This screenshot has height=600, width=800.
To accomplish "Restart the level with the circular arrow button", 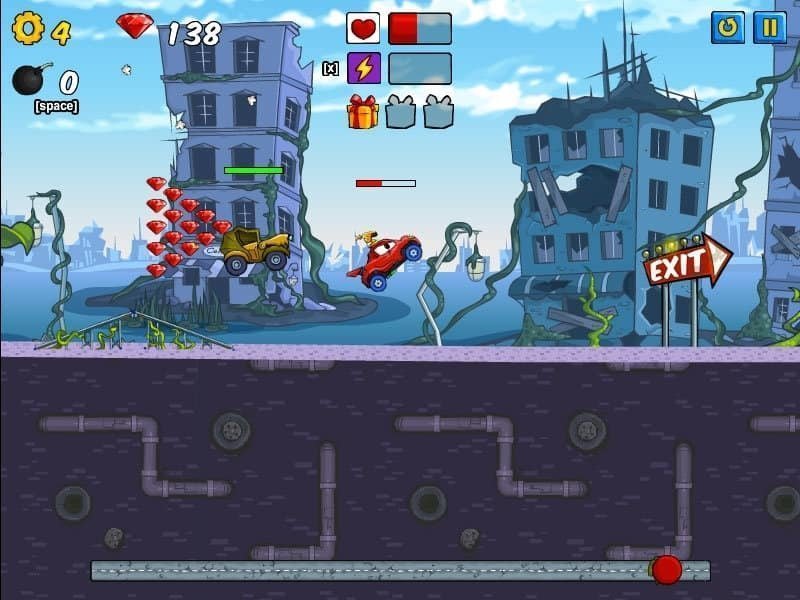I will point(728,27).
